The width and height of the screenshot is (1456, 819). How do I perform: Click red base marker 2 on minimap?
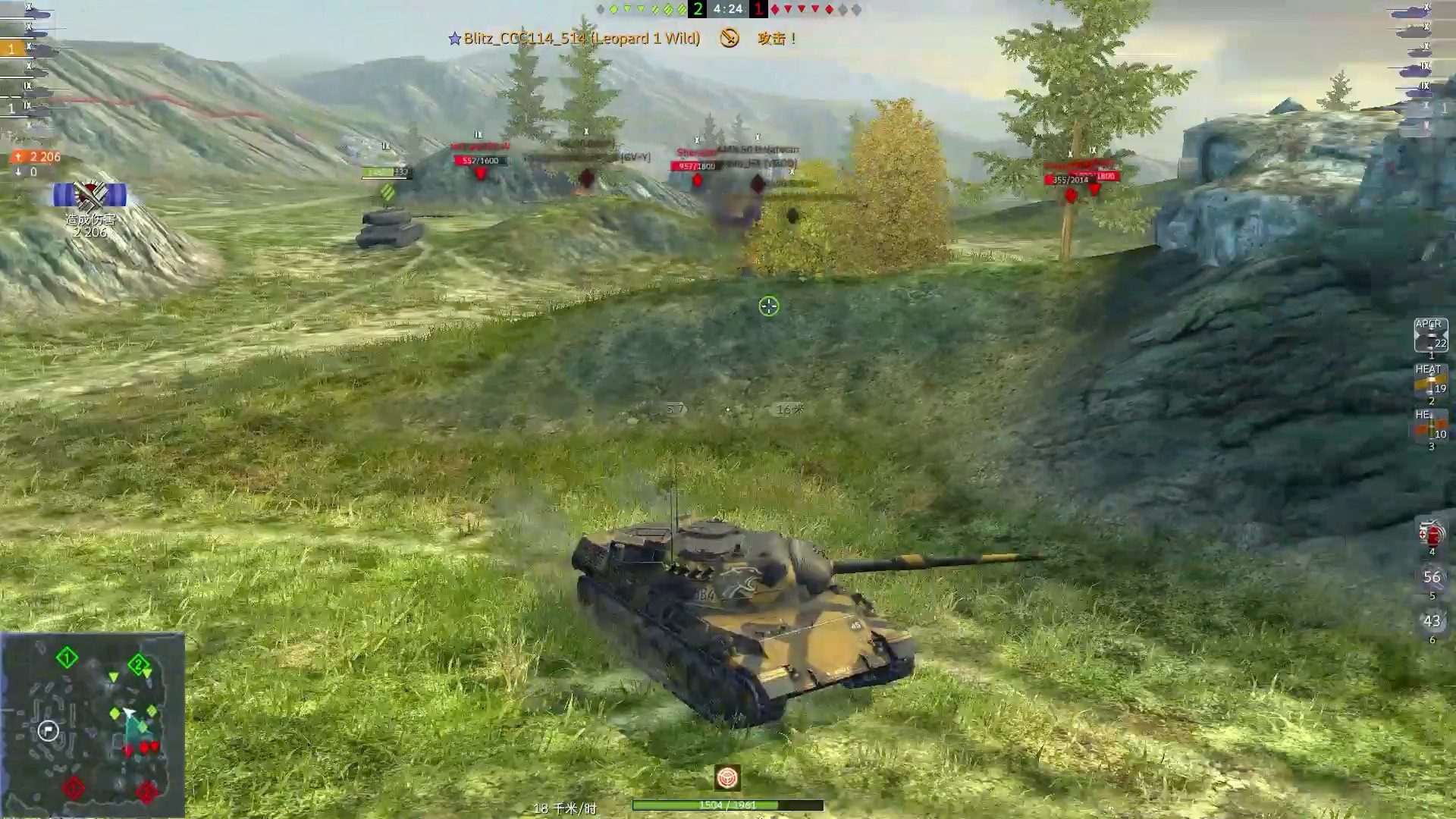[146, 792]
